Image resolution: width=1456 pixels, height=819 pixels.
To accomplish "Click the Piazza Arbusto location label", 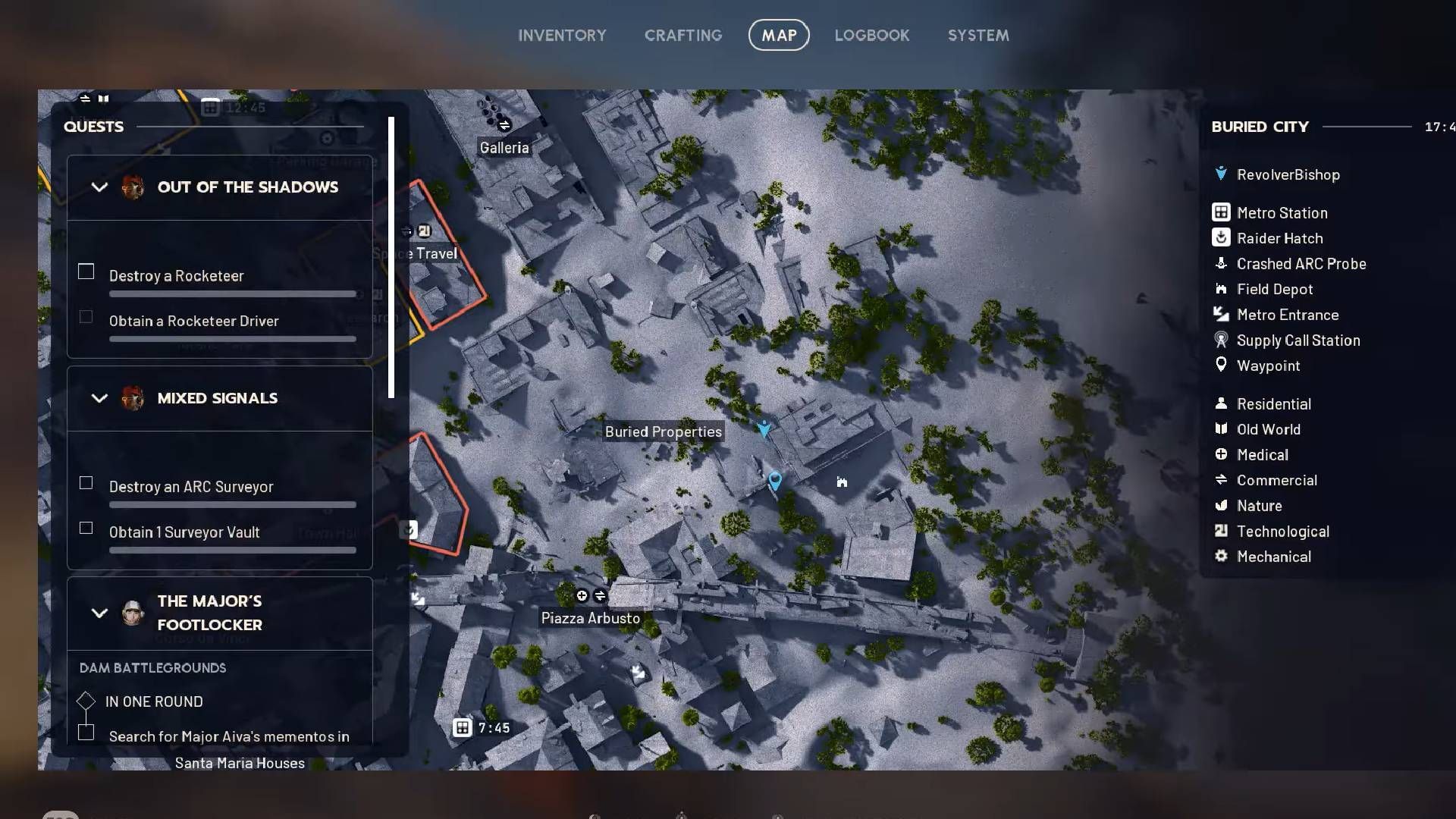I will [x=590, y=618].
